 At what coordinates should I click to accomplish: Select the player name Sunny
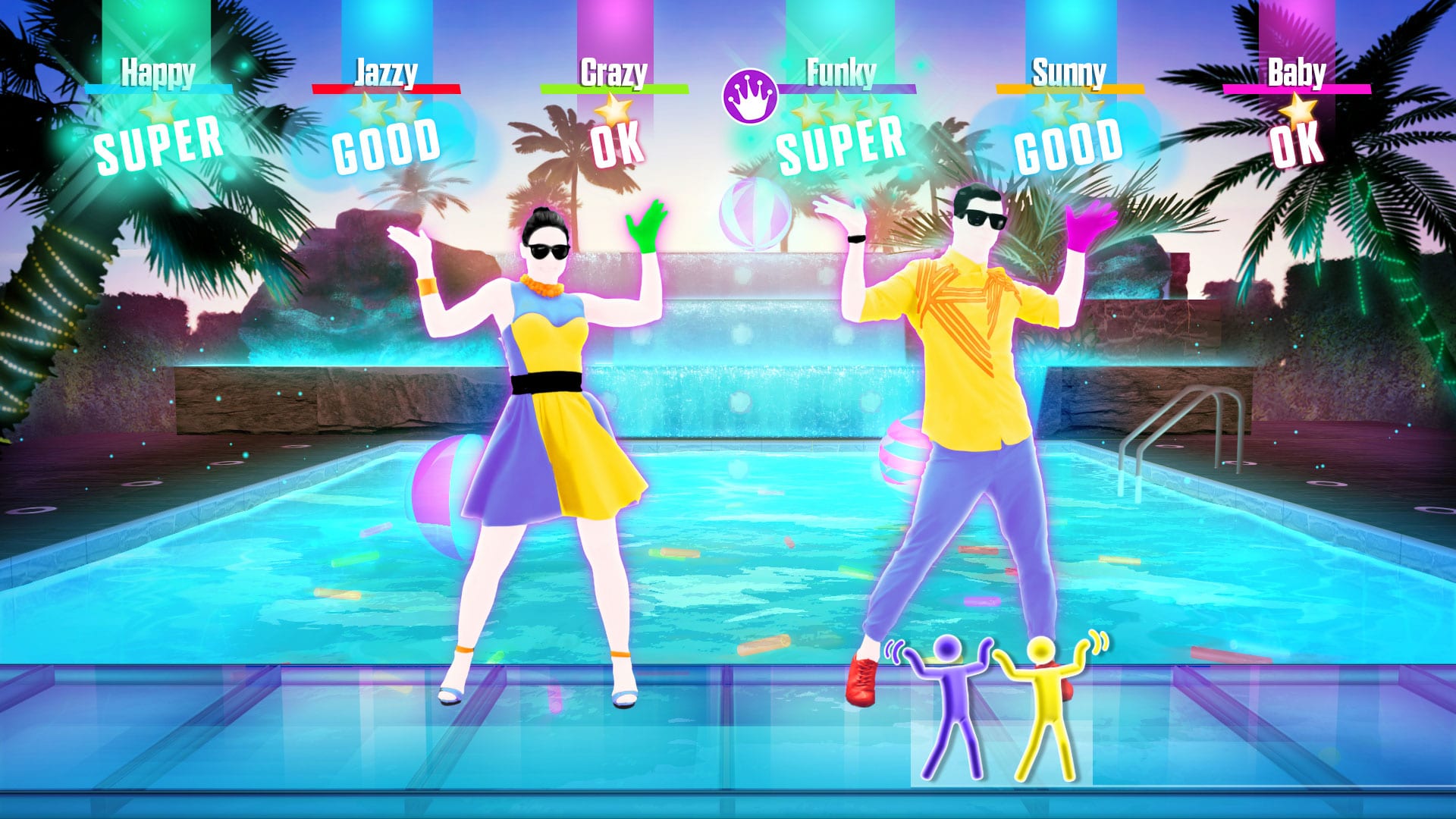[x=1068, y=72]
